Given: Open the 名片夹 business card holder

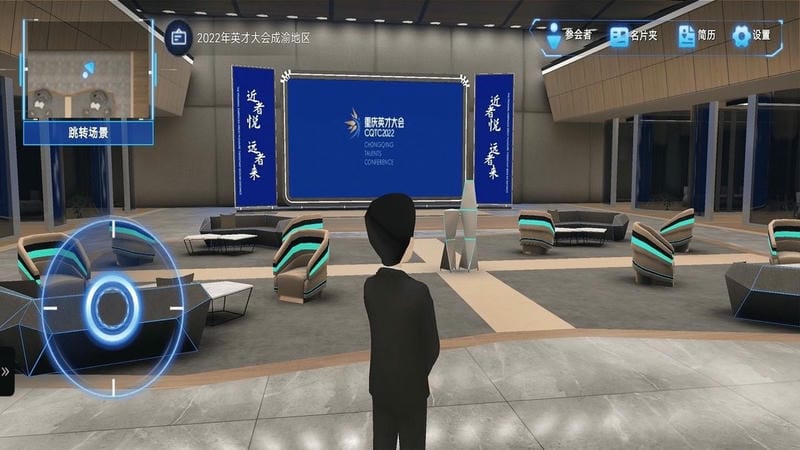Looking at the screenshot, I should pos(633,36).
